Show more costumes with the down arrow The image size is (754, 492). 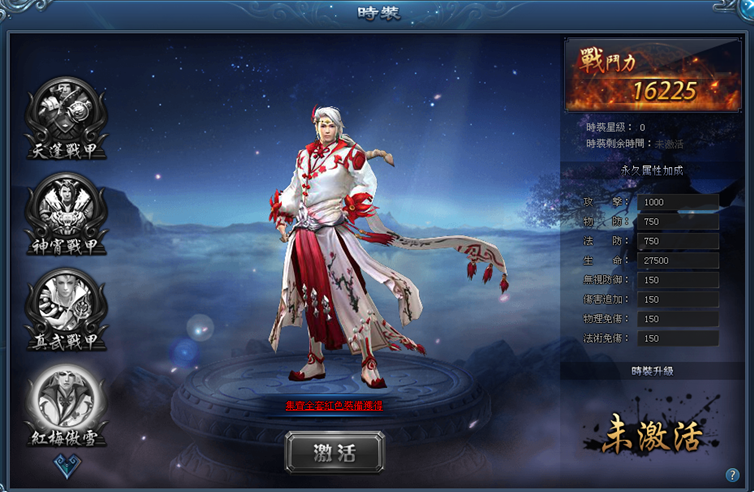[x=66, y=464]
